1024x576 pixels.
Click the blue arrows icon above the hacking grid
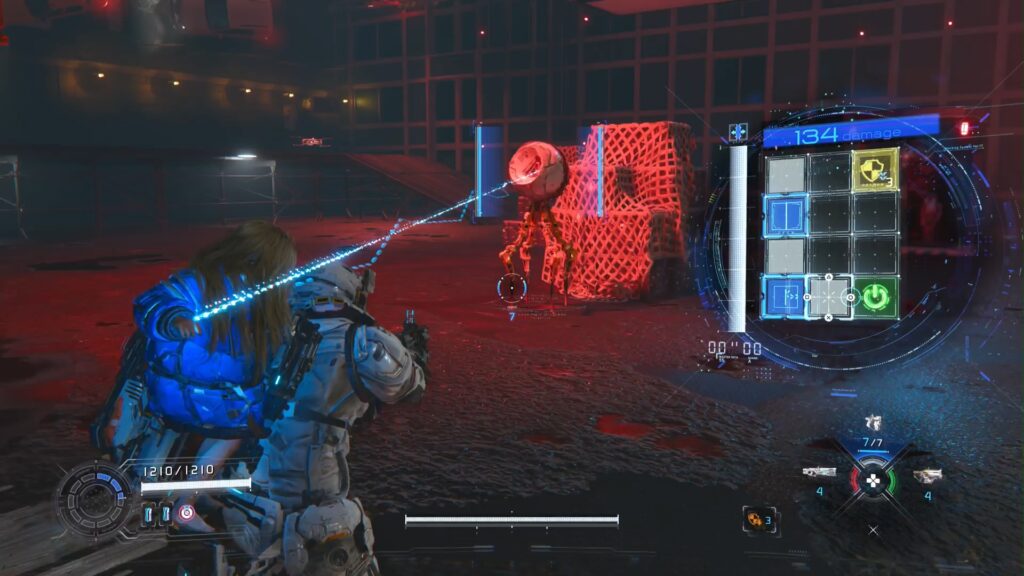tap(738, 132)
